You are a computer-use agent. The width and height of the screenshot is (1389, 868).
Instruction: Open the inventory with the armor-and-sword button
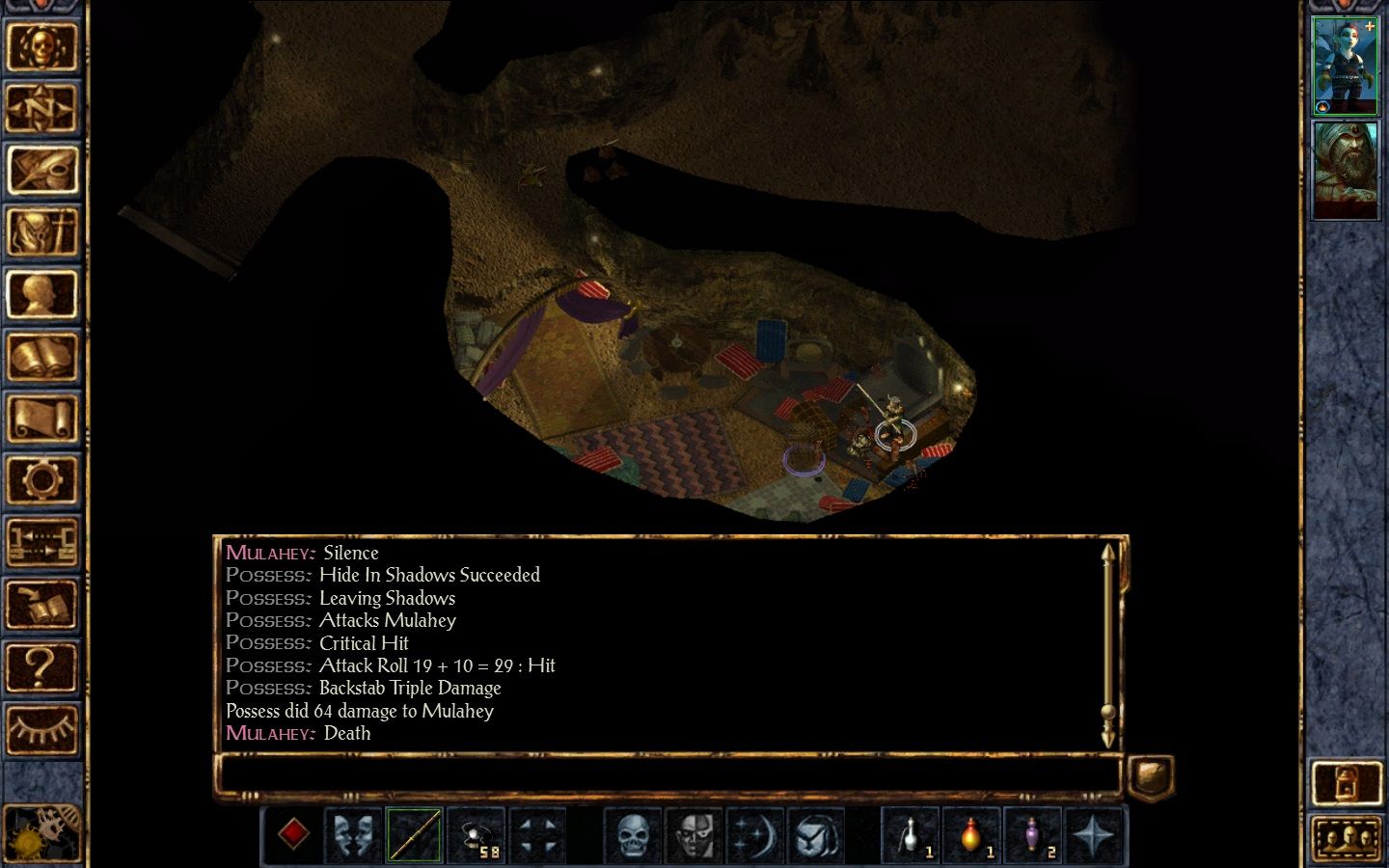coord(41,232)
